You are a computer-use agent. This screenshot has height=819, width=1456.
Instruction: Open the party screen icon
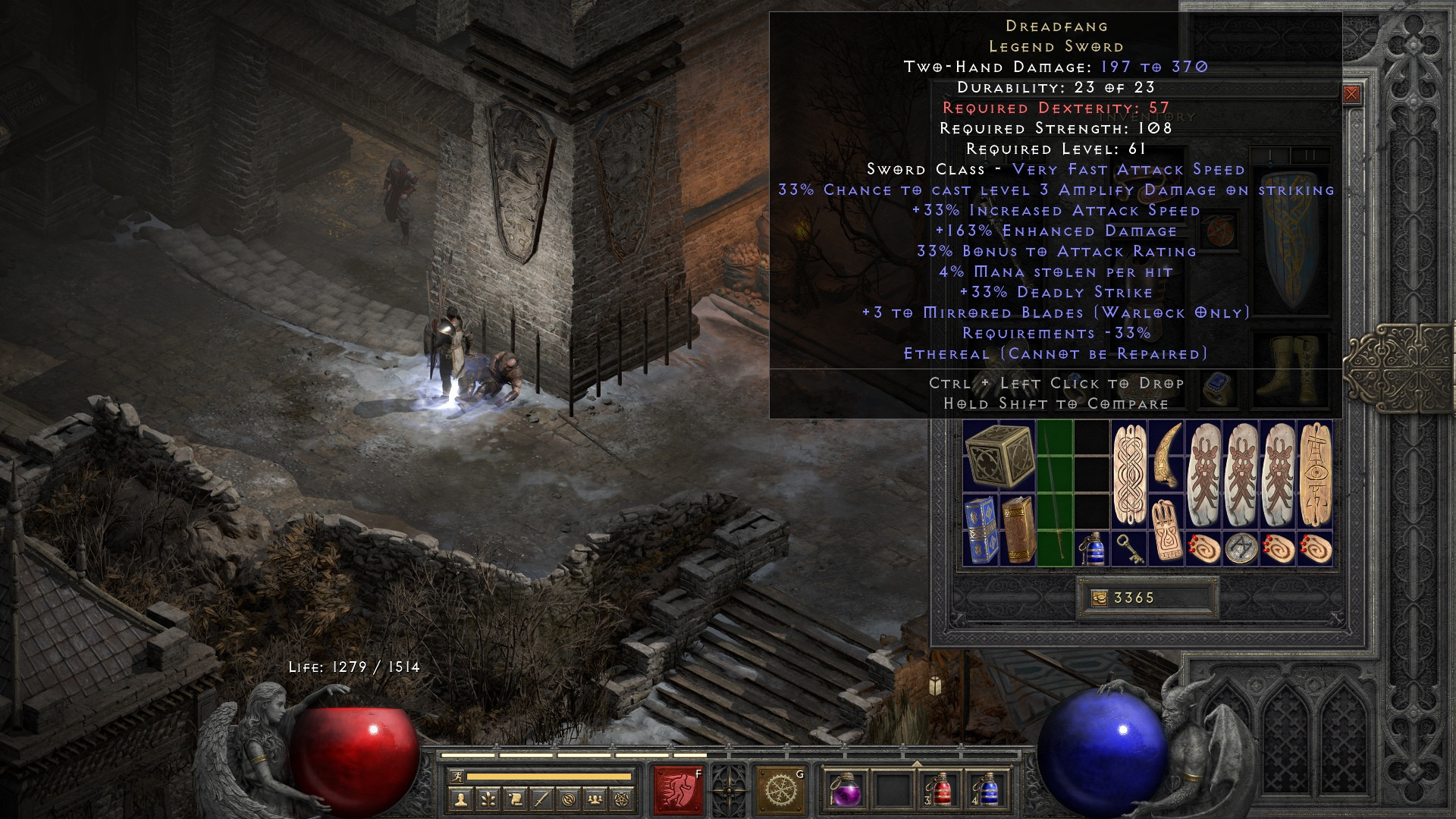[x=596, y=799]
